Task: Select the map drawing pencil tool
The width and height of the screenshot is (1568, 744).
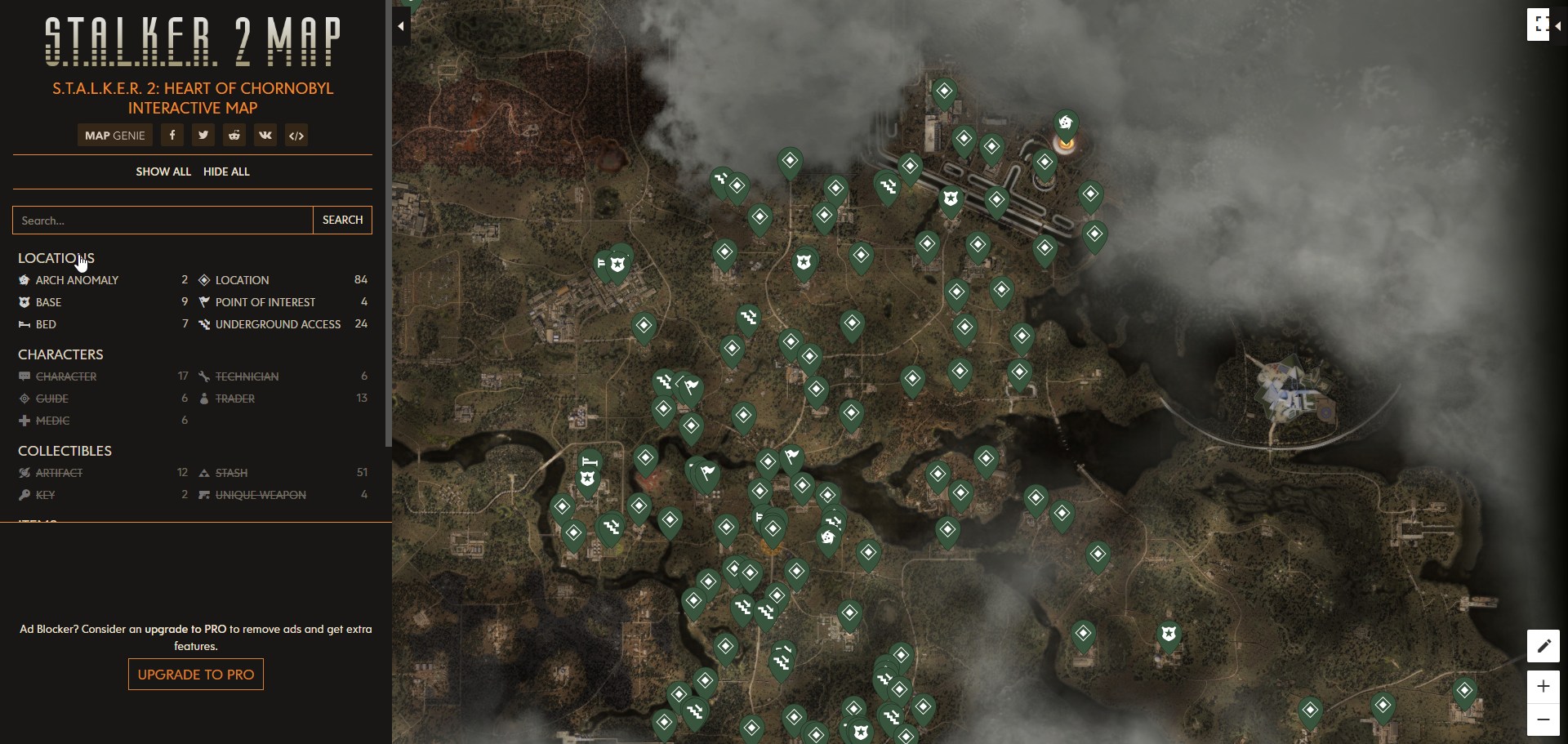Action: (1543, 646)
